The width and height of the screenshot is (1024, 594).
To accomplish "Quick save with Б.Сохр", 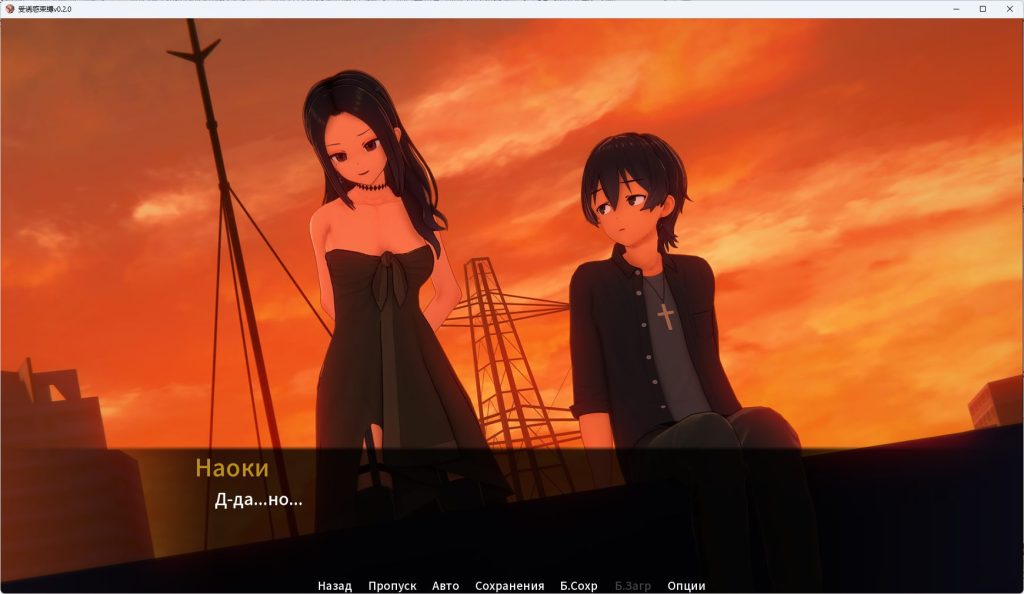I will pos(578,586).
